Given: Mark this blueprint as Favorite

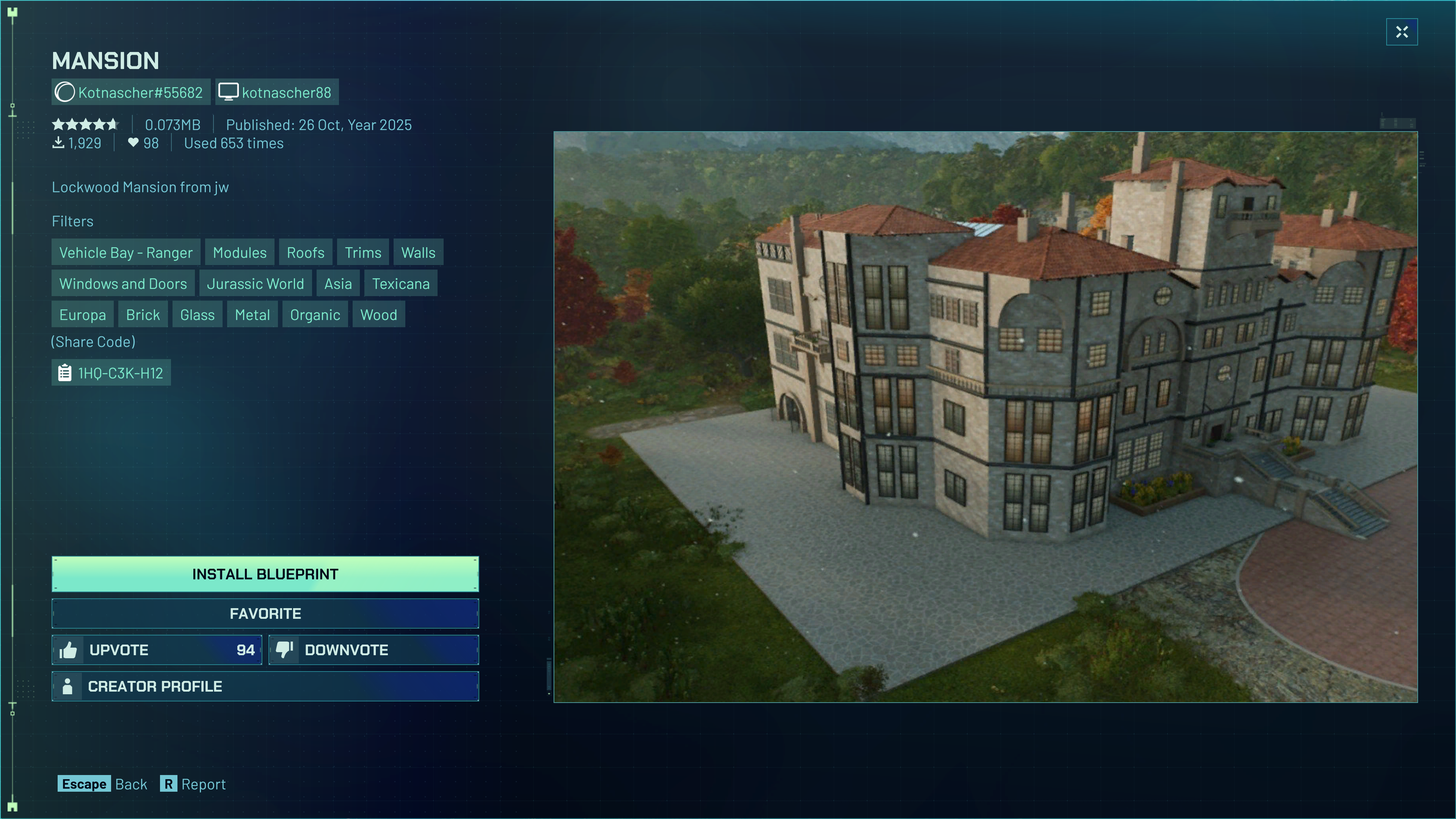Looking at the screenshot, I should [265, 613].
